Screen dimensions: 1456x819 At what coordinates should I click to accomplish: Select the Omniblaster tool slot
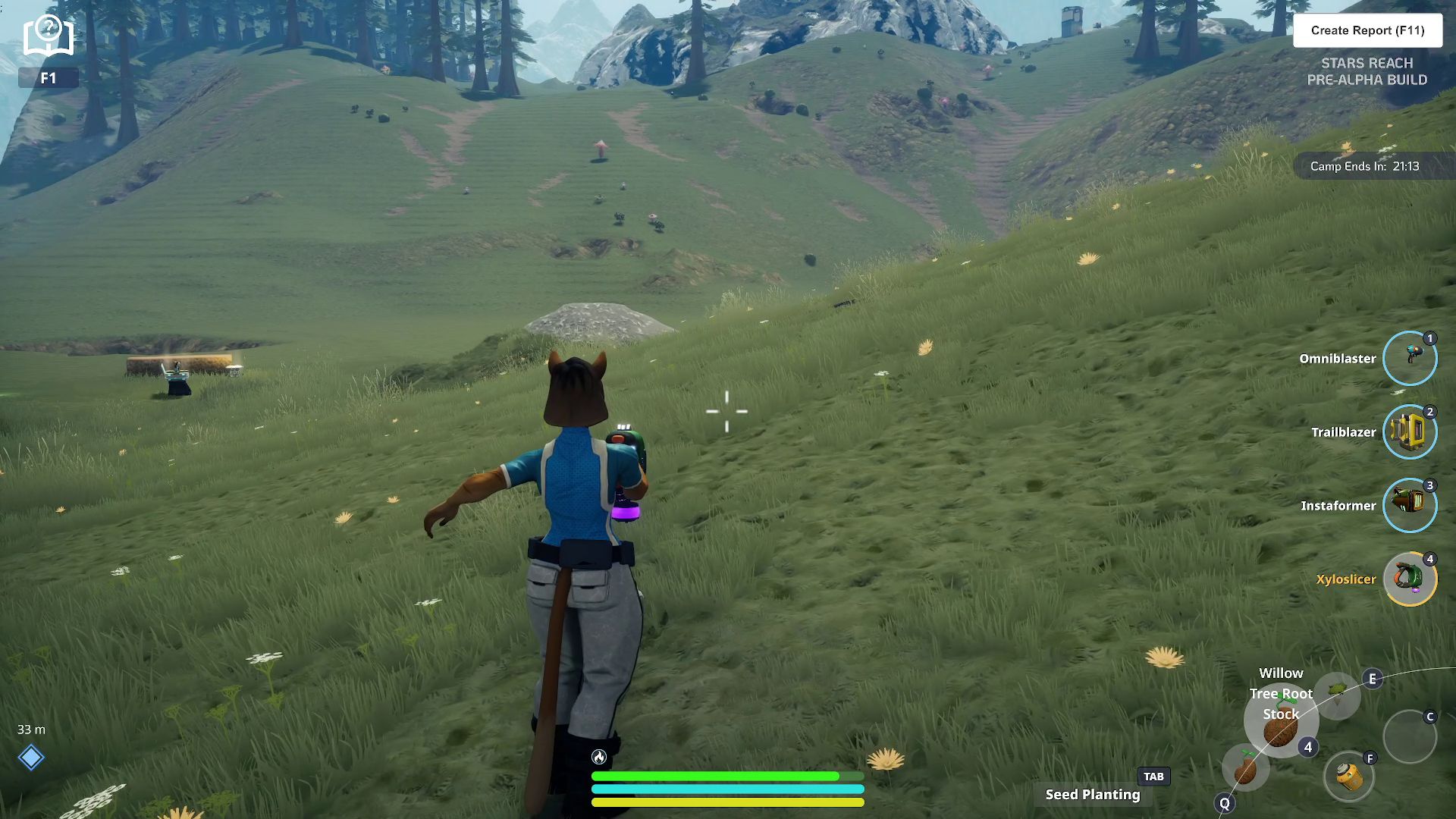pyautogui.click(x=1410, y=358)
